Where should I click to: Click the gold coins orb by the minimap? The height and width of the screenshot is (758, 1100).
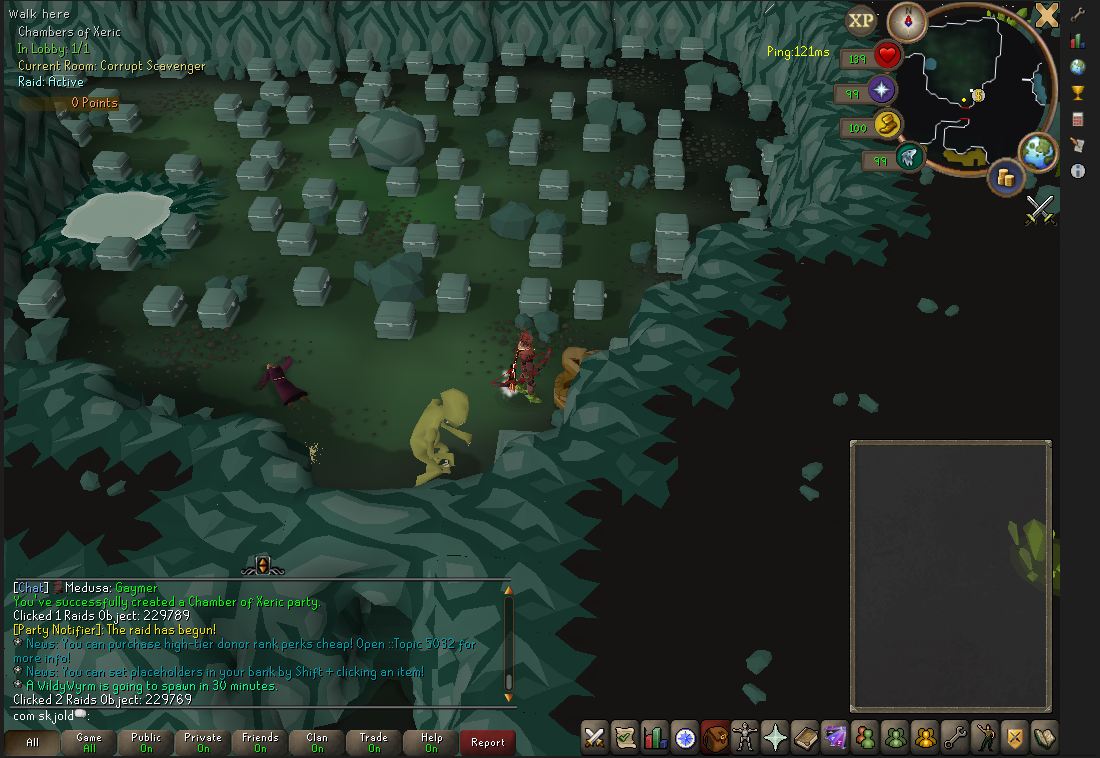click(x=1006, y=178)
